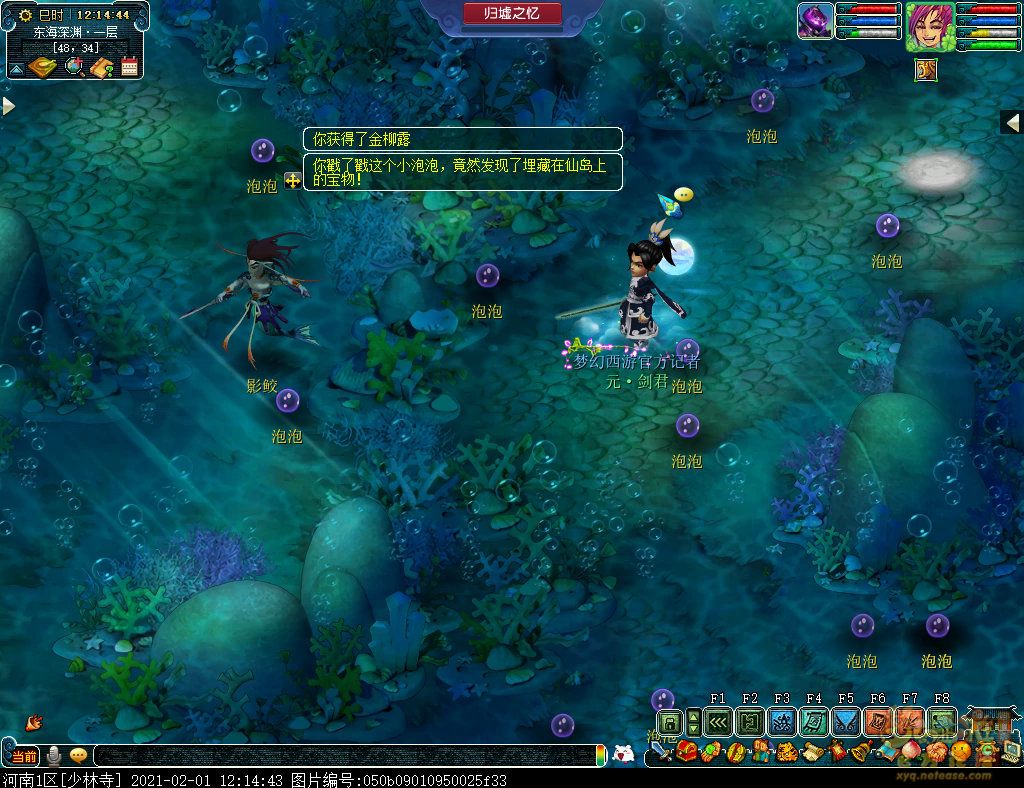Activate the F3 blue skill slot

click(x=782, y=722)
